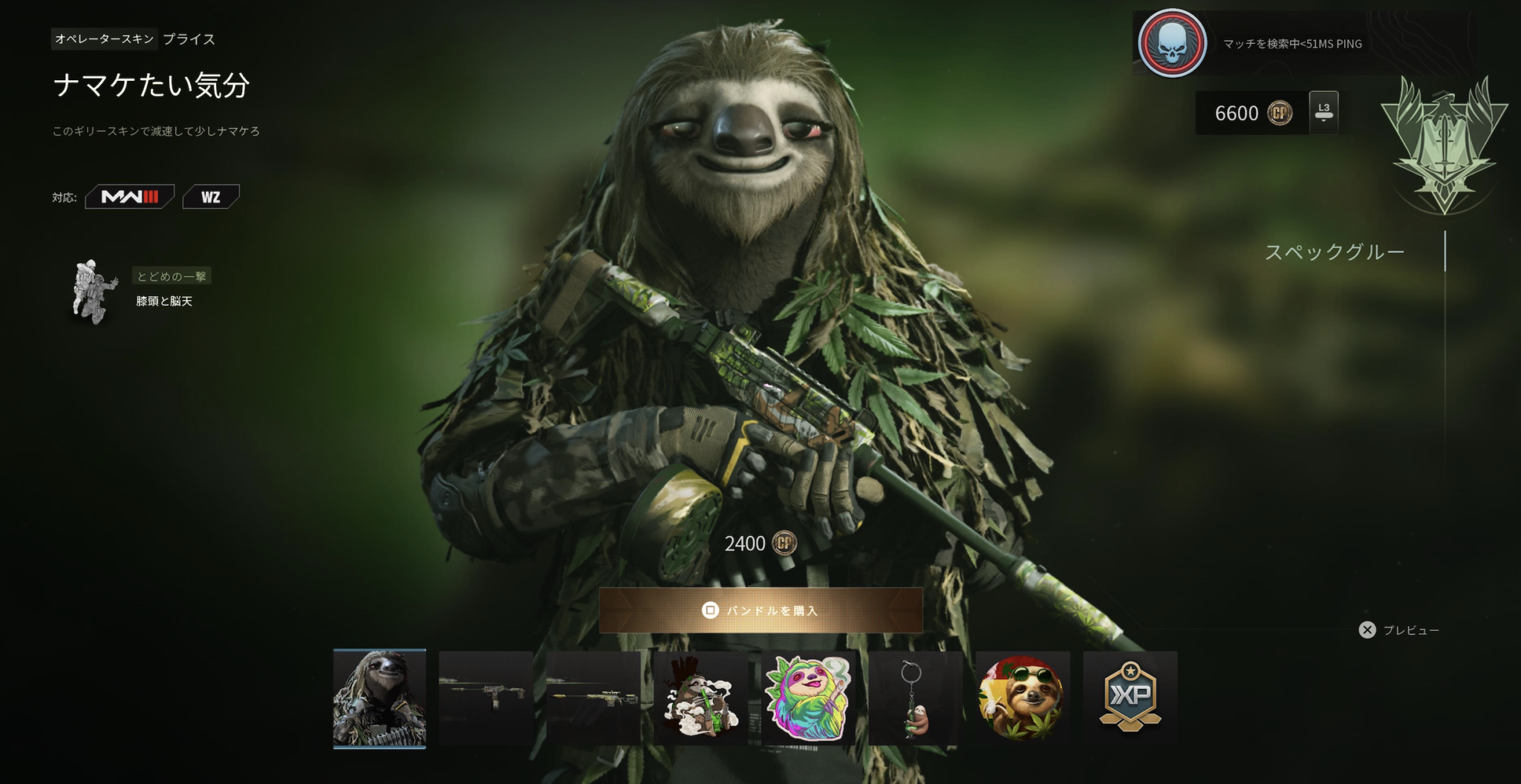Viewport: 1521px width, 784px height.
Task: Select the MWIII compatibility badge
Action: click(129, 197)
